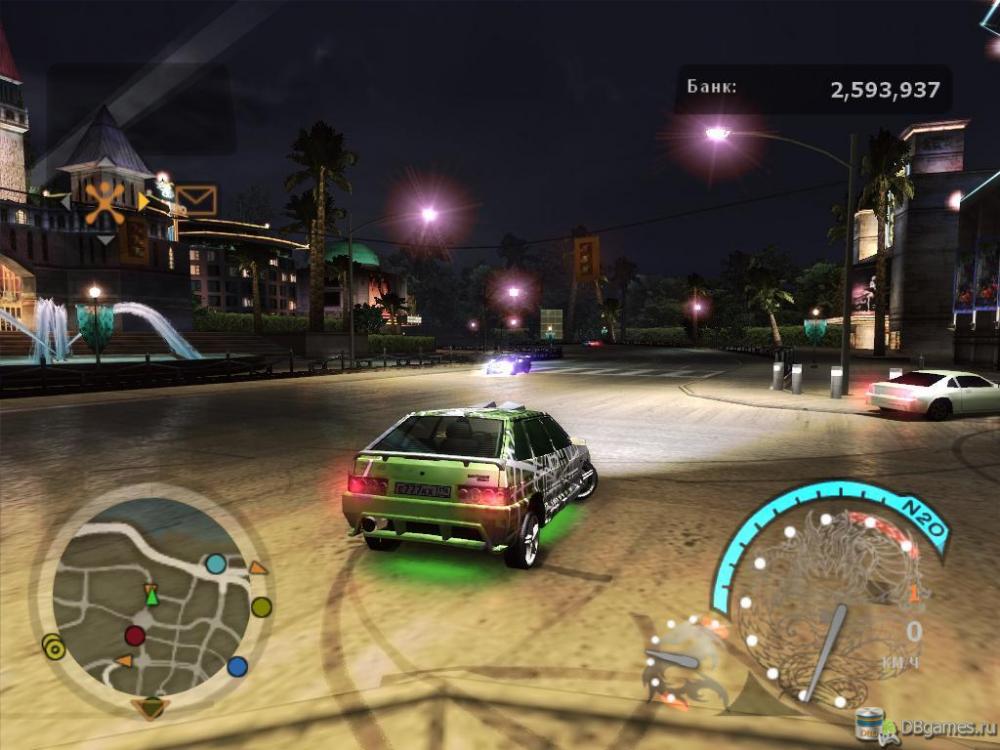Select the olive-green circle marker on the minimap rim
The image size is (1000, 750).
tap(261, 606)
